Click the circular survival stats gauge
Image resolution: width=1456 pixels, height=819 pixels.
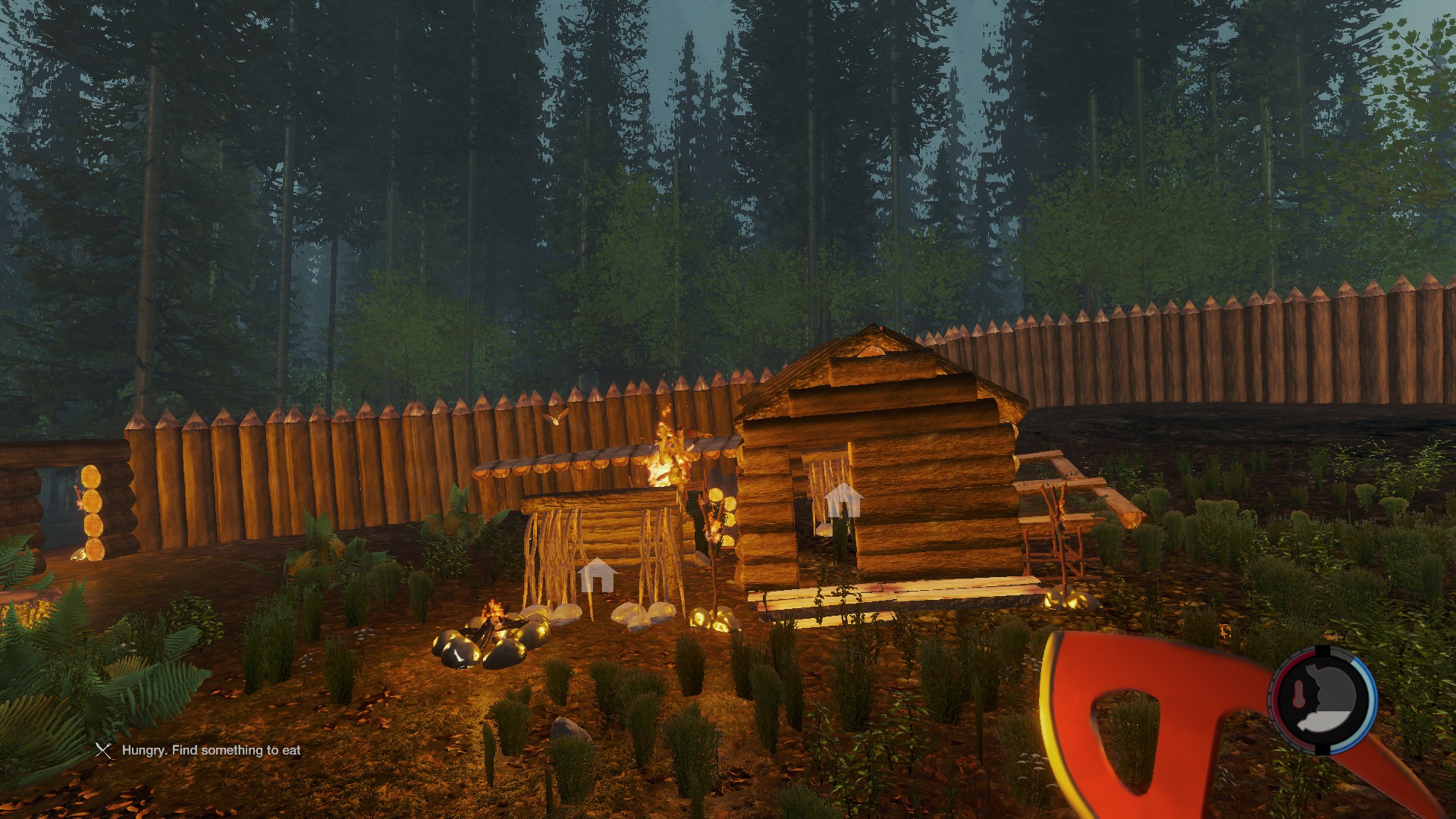pos(1323,701)
